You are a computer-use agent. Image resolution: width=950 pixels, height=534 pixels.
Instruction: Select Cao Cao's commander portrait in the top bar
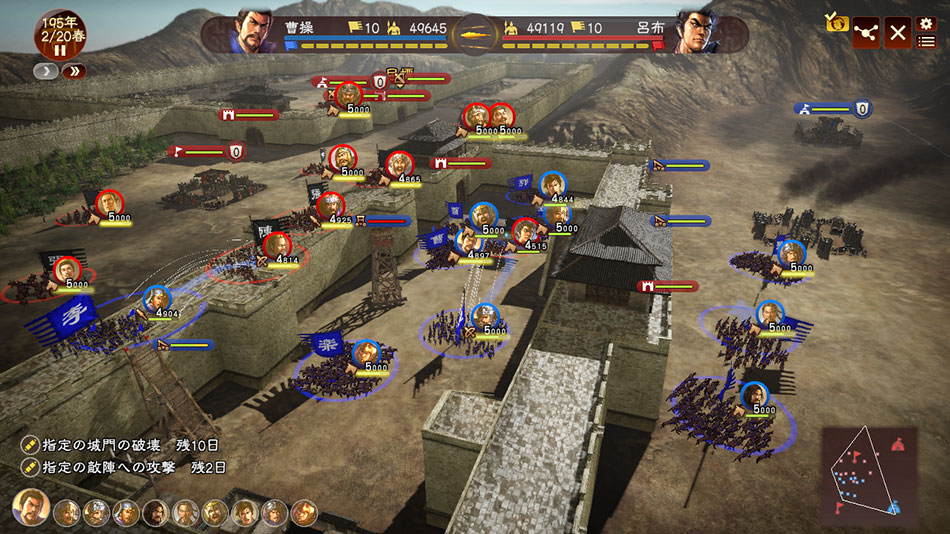pos(255,31)
